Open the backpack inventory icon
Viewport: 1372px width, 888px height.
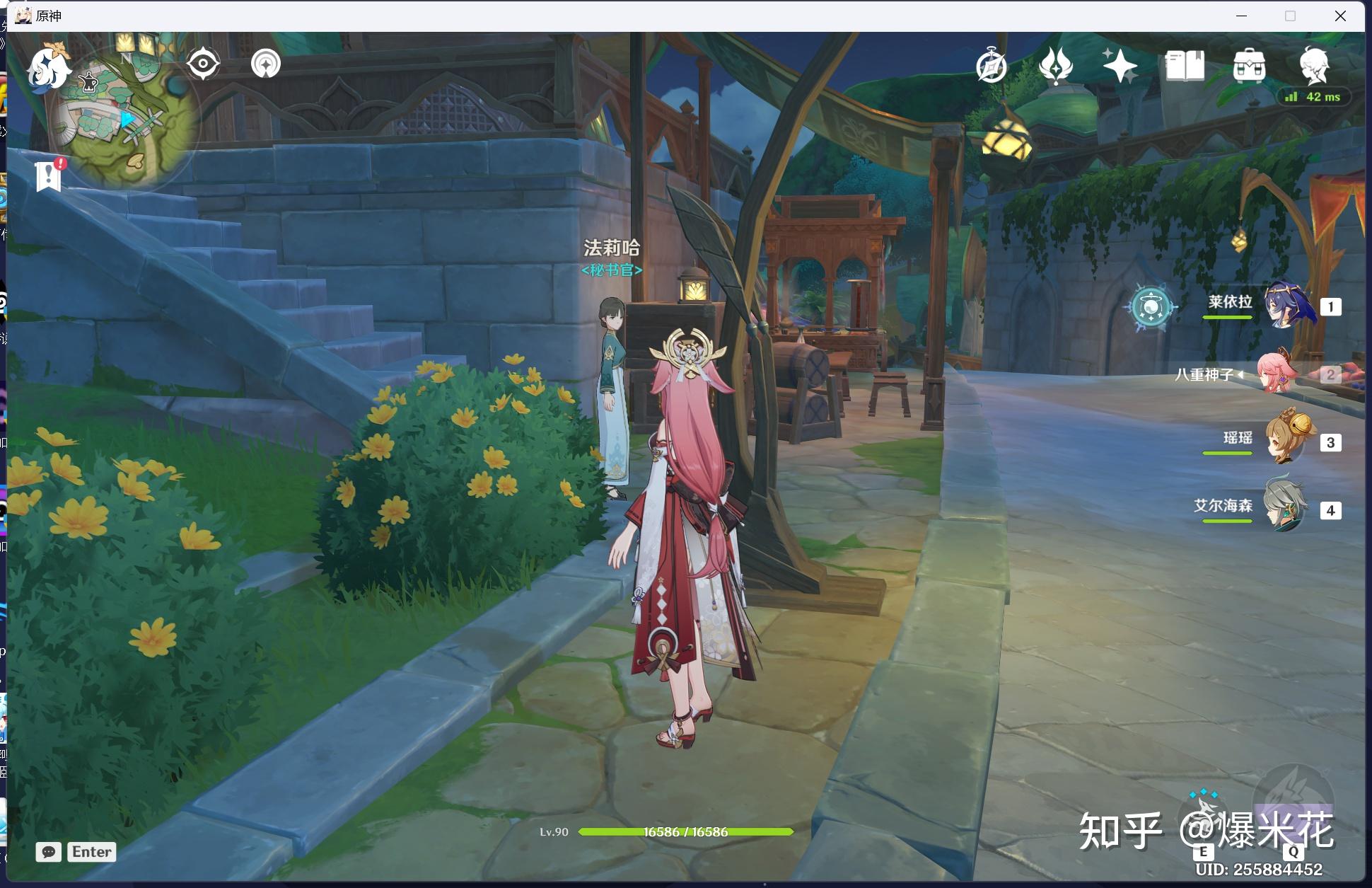tap(1249, 67)
